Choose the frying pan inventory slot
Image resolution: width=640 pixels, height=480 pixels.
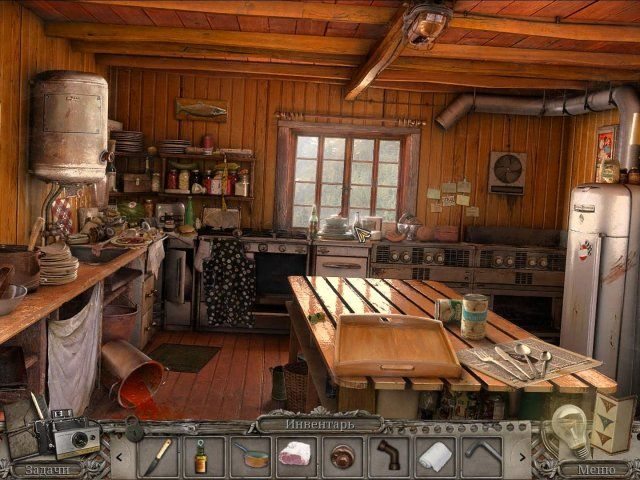click(x=252, y=456)
